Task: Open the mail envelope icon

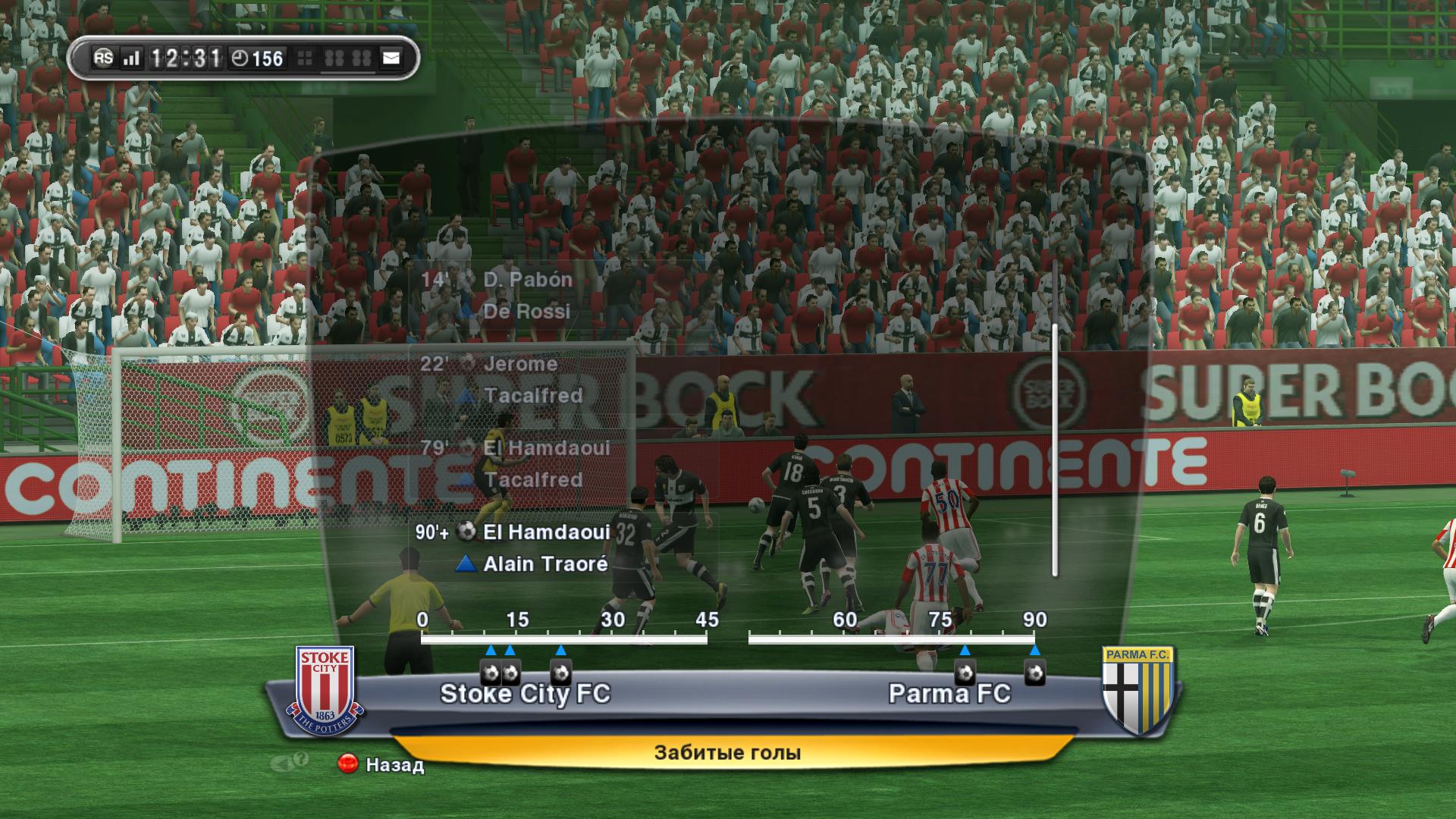Action: click(391, 58)
